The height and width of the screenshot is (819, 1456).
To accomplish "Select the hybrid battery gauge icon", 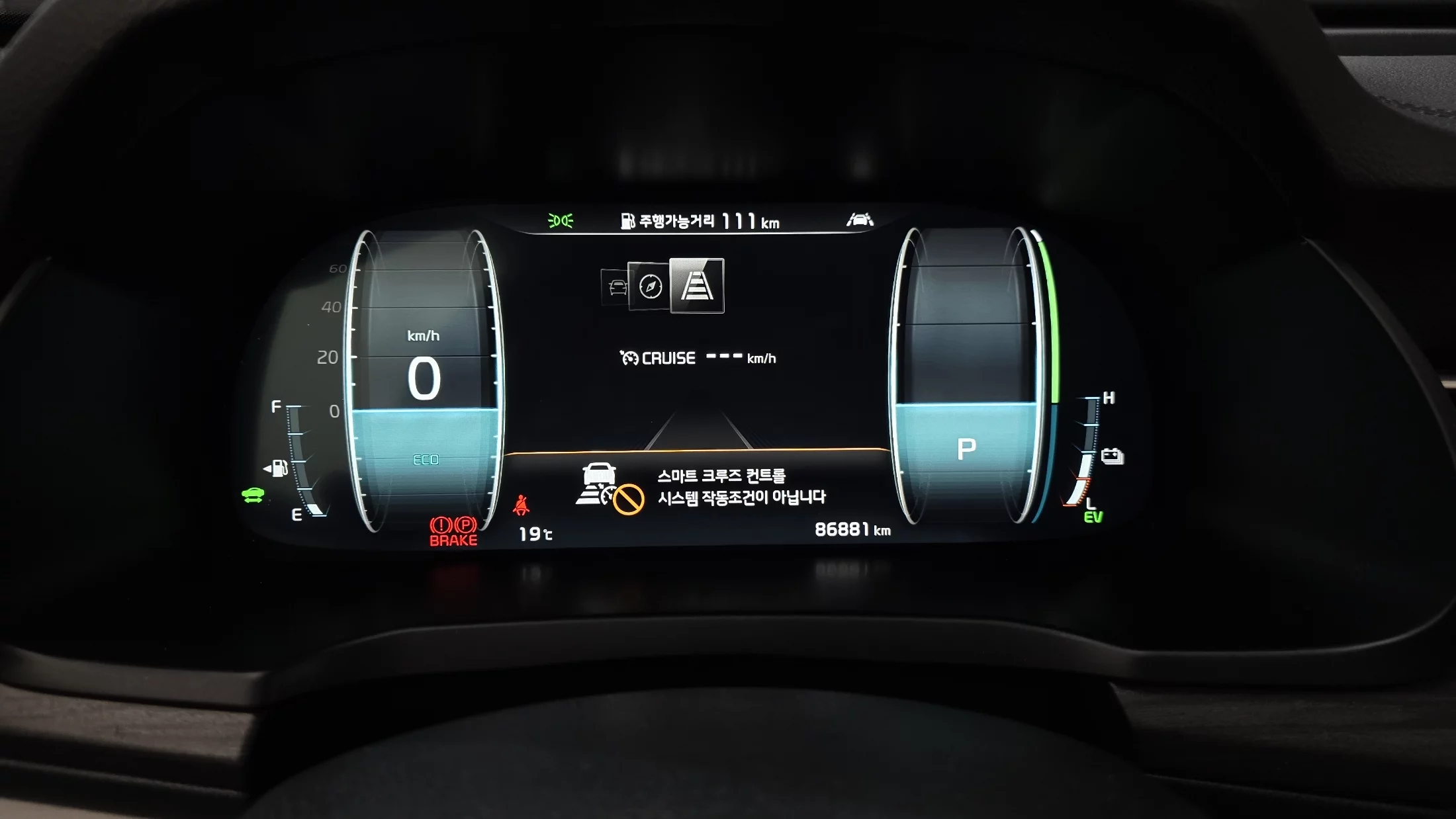I will (1112, 456).
